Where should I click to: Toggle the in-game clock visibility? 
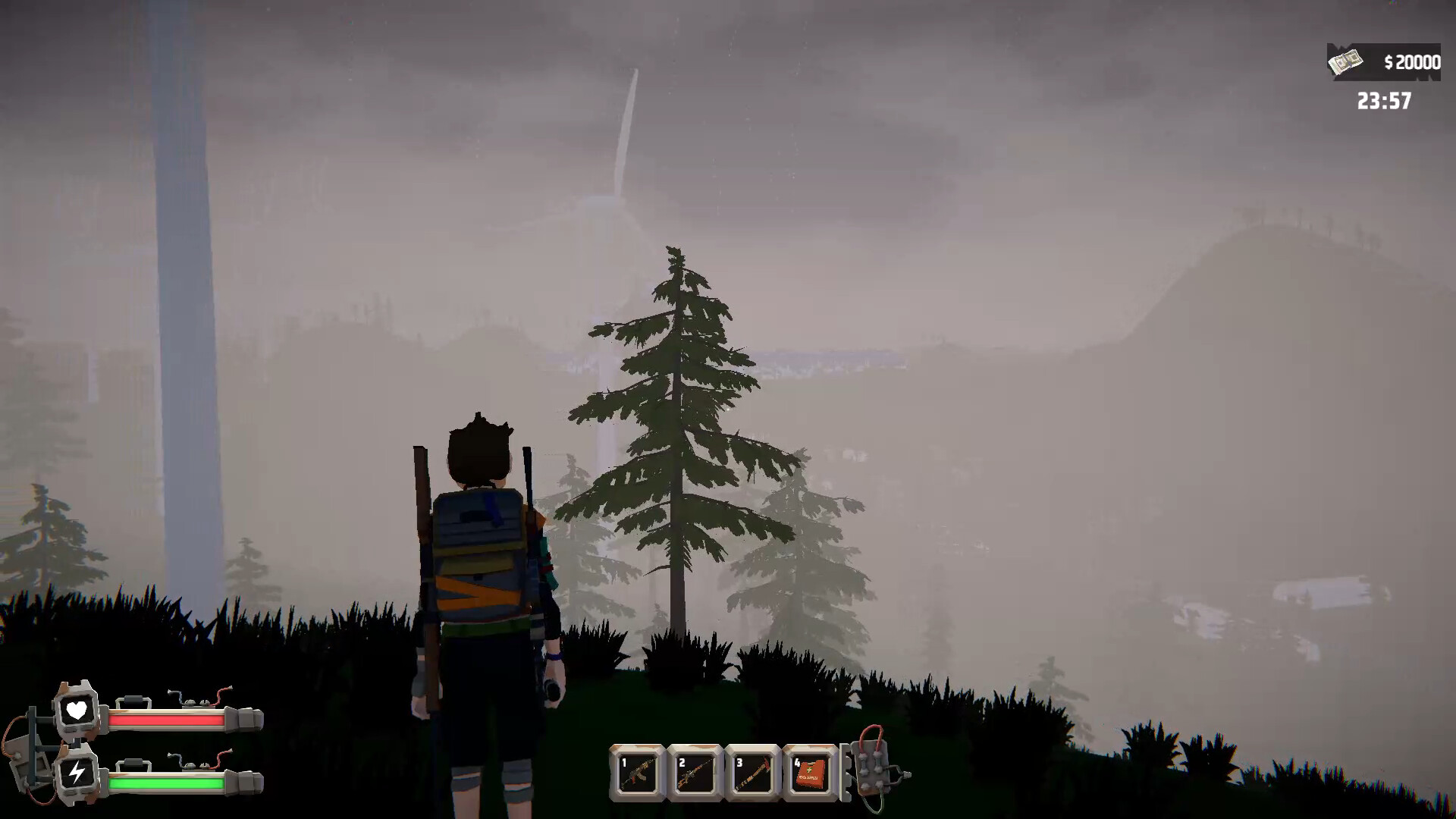coord(1383,99)
